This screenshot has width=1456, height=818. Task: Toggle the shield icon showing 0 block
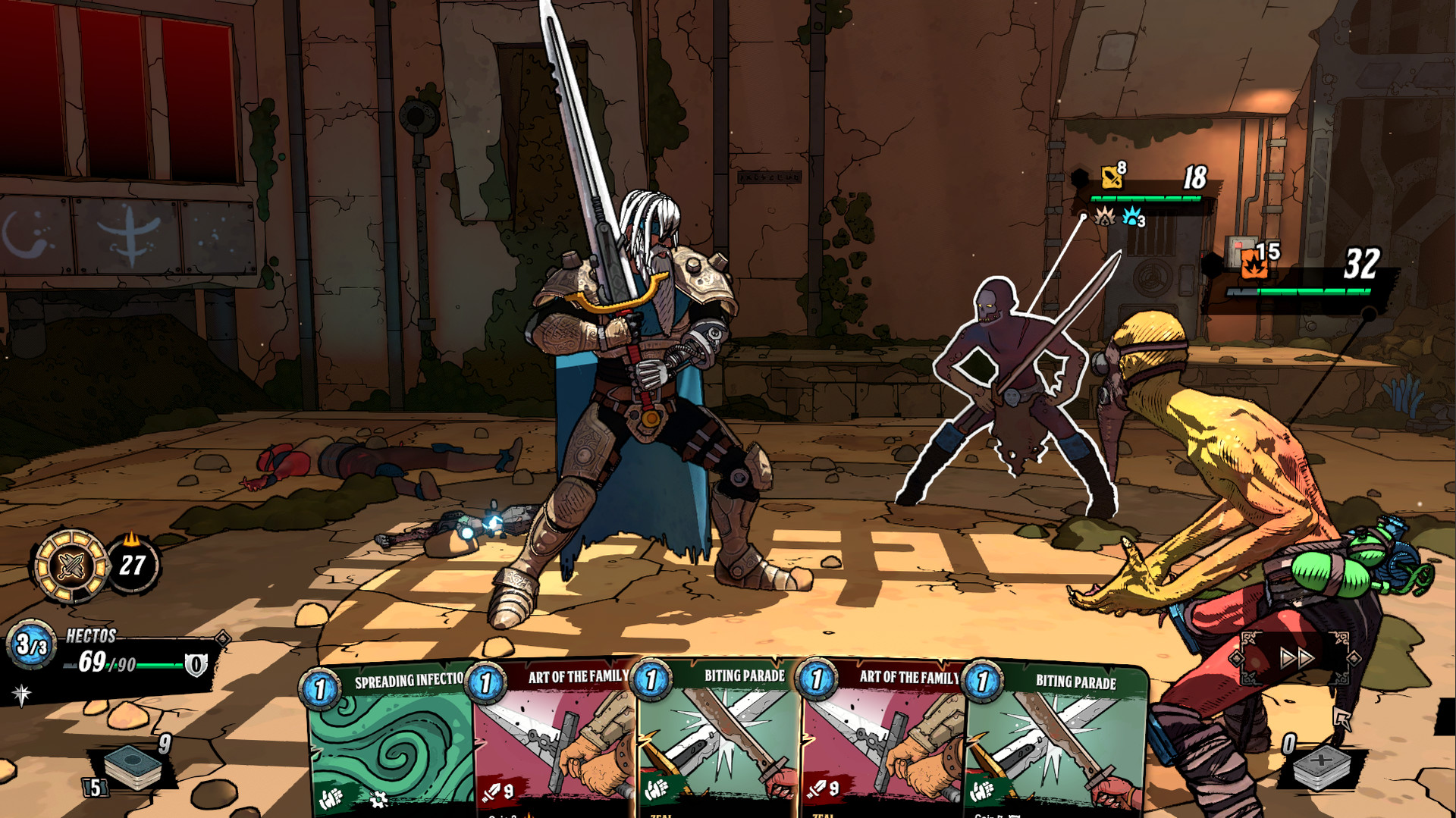[196, 664]
